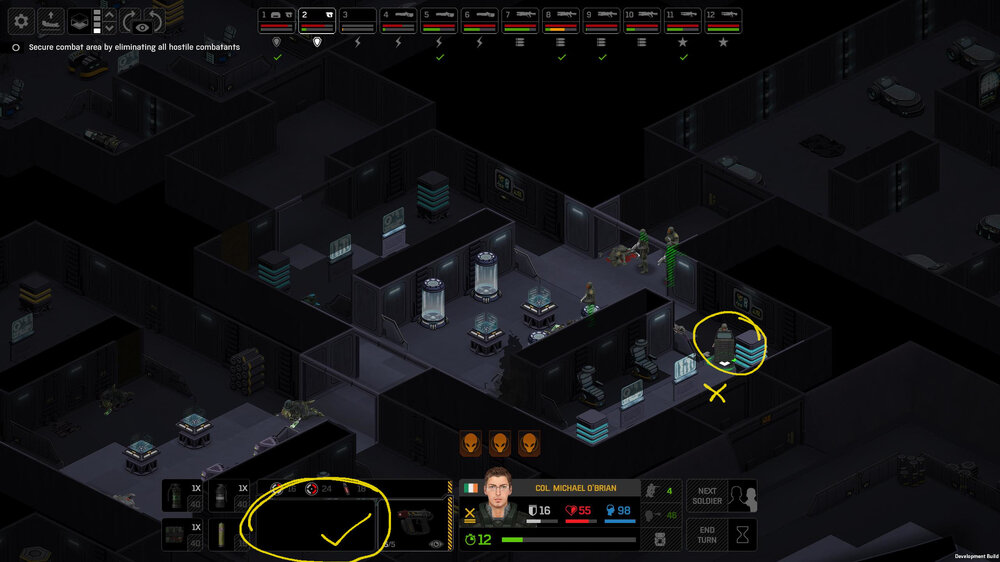Viewport: 1000px width, 562px height.
Task: Open the backpack inventory icon
Action: tap(661, 540)
